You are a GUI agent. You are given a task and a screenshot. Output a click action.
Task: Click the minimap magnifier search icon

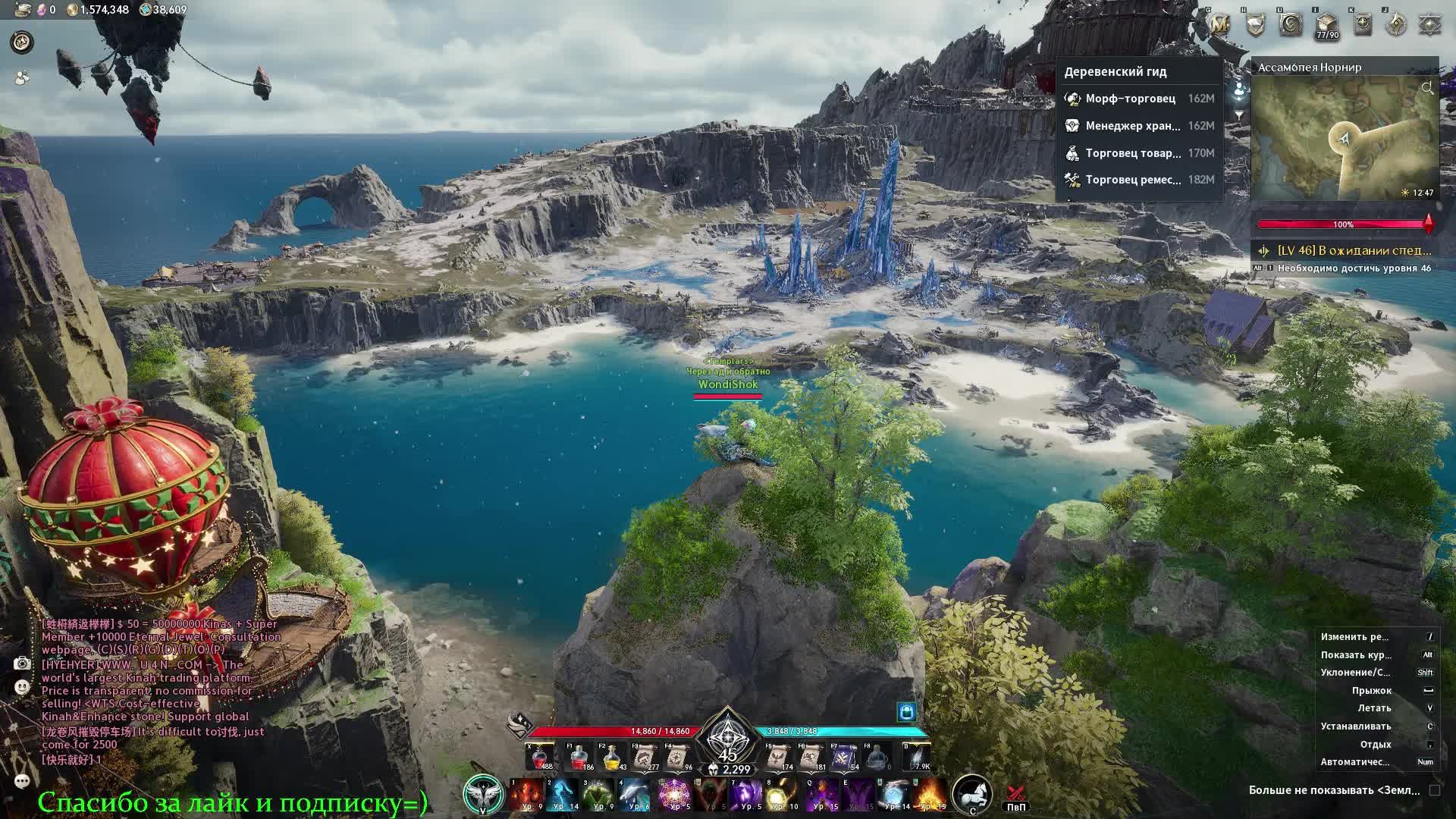1427,89
